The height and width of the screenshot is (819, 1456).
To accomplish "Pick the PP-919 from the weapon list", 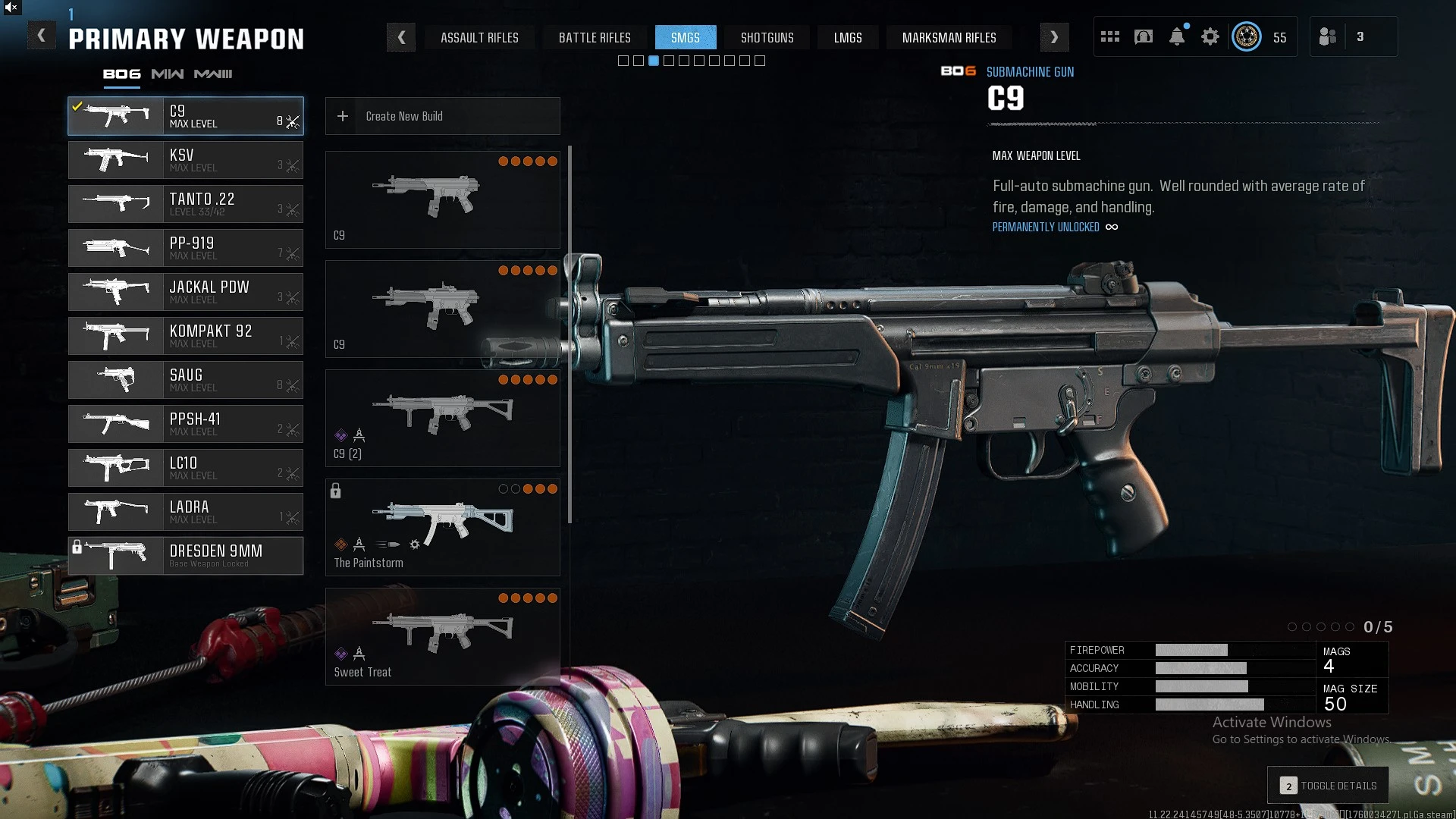I will tap(186, 248).
